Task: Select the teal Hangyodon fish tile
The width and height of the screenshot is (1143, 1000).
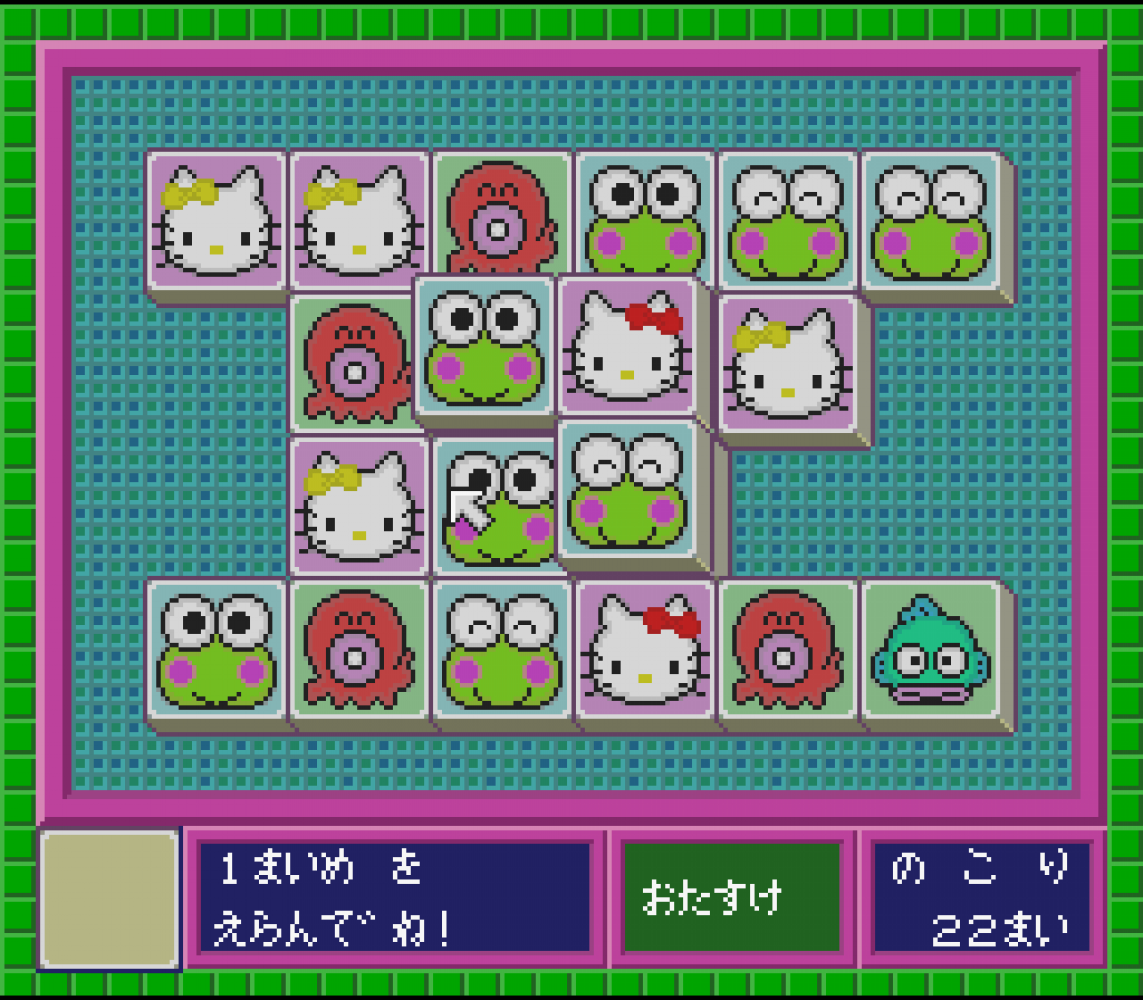Action: pyautogui.click(x=930, y=650)
